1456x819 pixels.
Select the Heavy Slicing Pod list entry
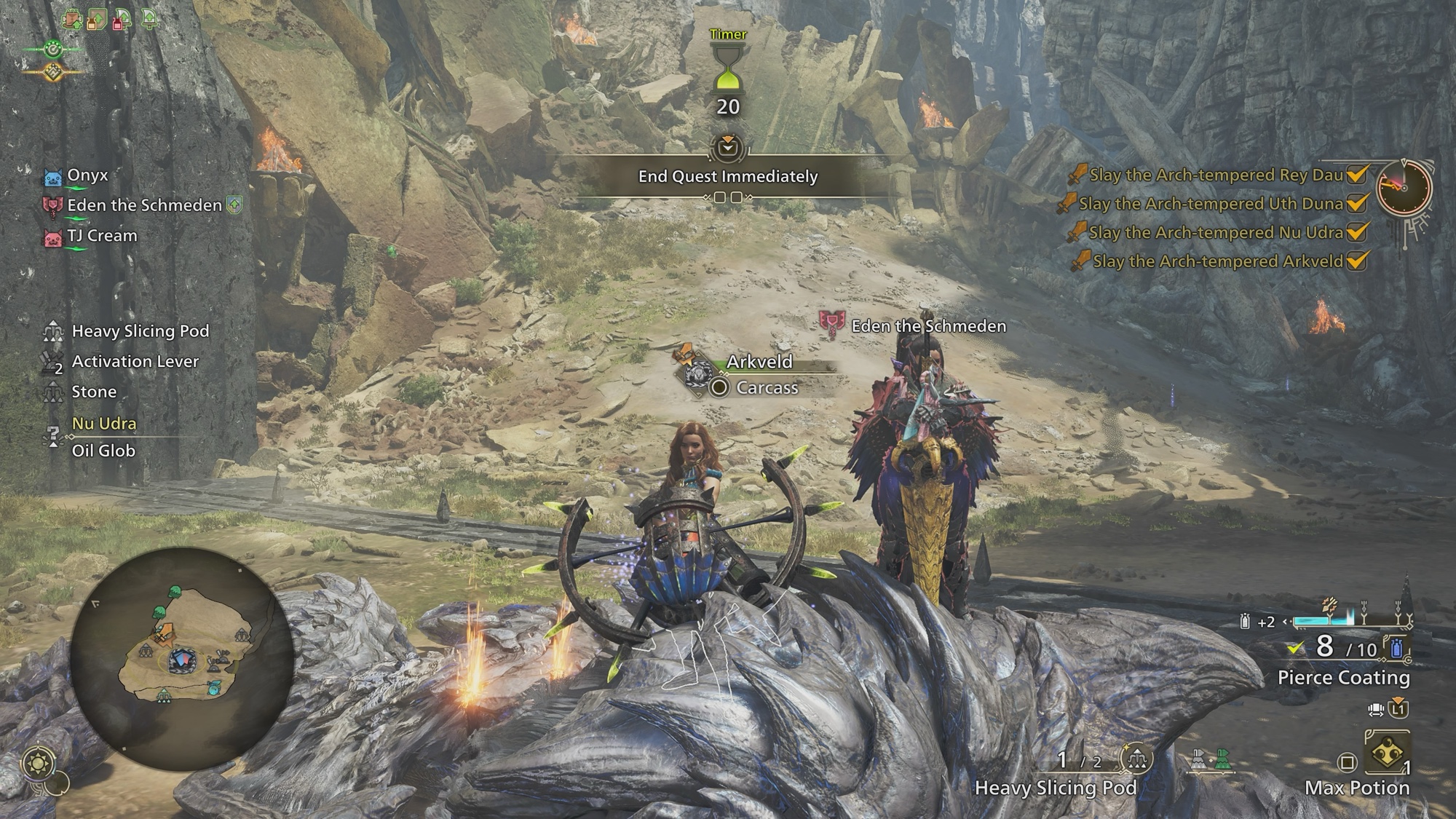click(x=140, y=331)
